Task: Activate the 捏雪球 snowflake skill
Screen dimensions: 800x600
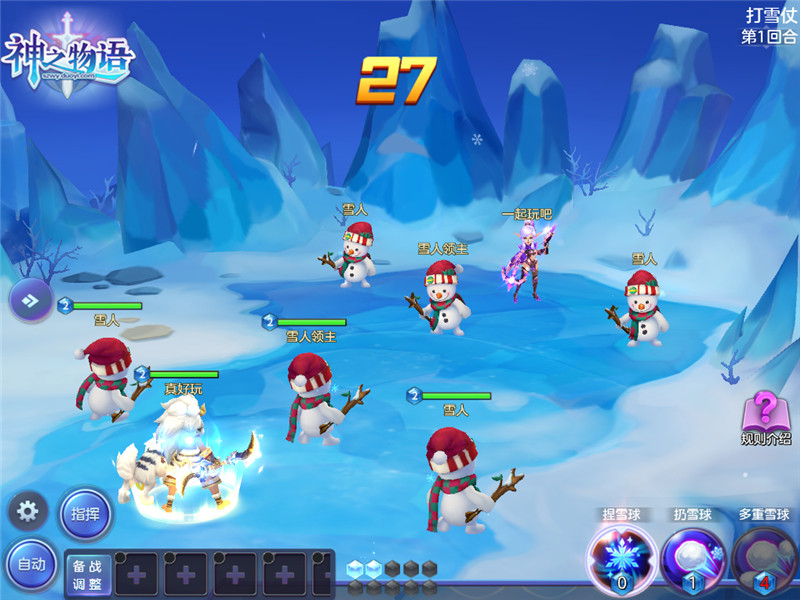Action: point(620,557)
